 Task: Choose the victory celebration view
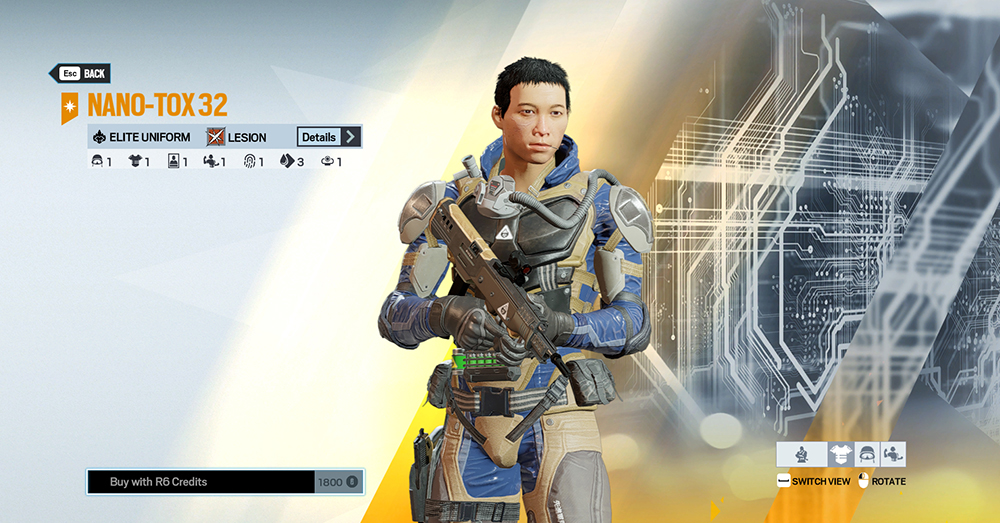point(892,454)
